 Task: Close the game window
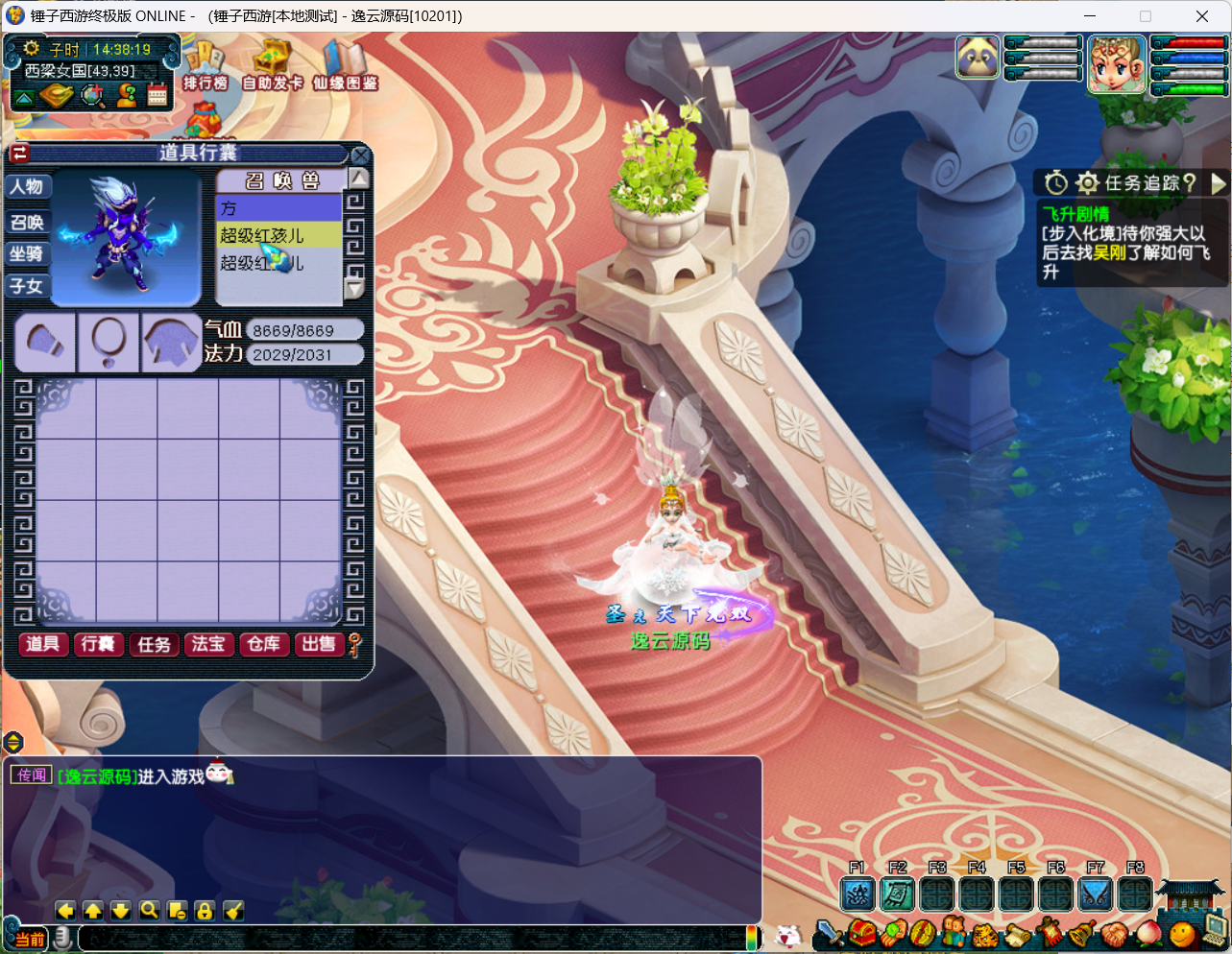(x=1201, y=16)
